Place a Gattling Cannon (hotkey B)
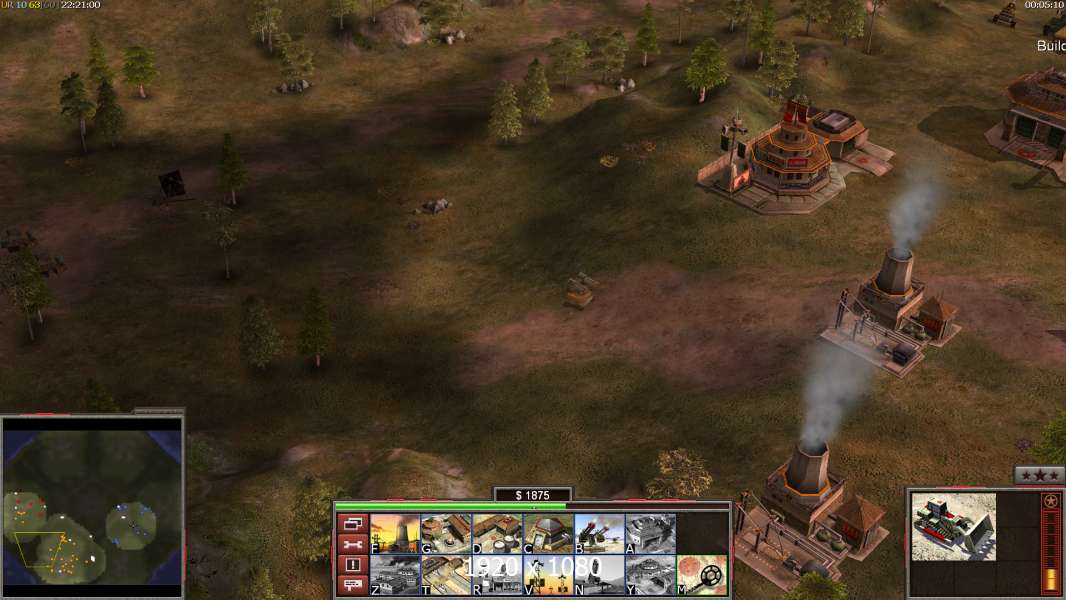Image resolution: width=1066 pixels, height=600 pixels. coord(599,533)
